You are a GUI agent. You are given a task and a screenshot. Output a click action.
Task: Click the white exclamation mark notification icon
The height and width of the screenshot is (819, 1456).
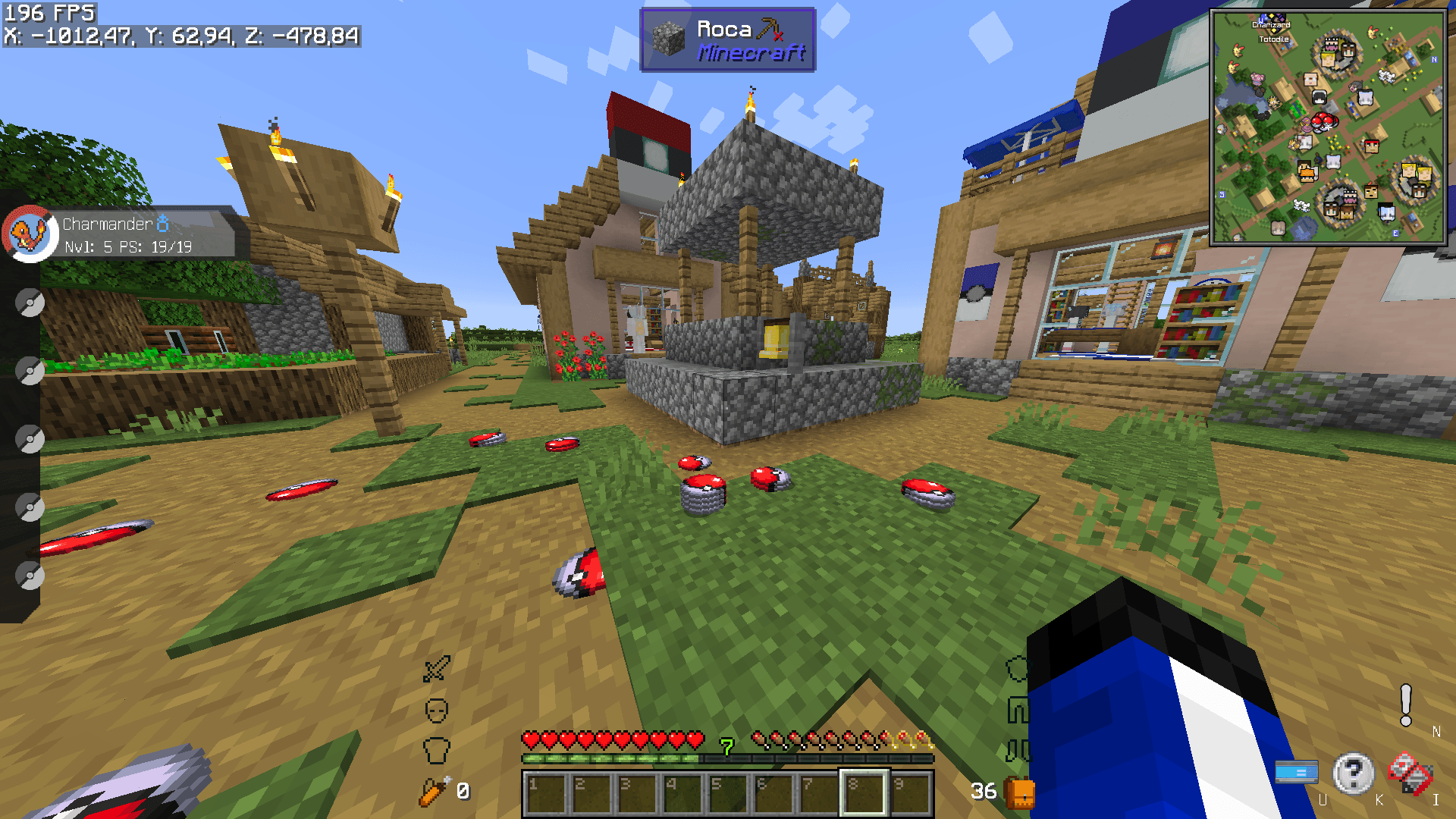coord(1404,705)
